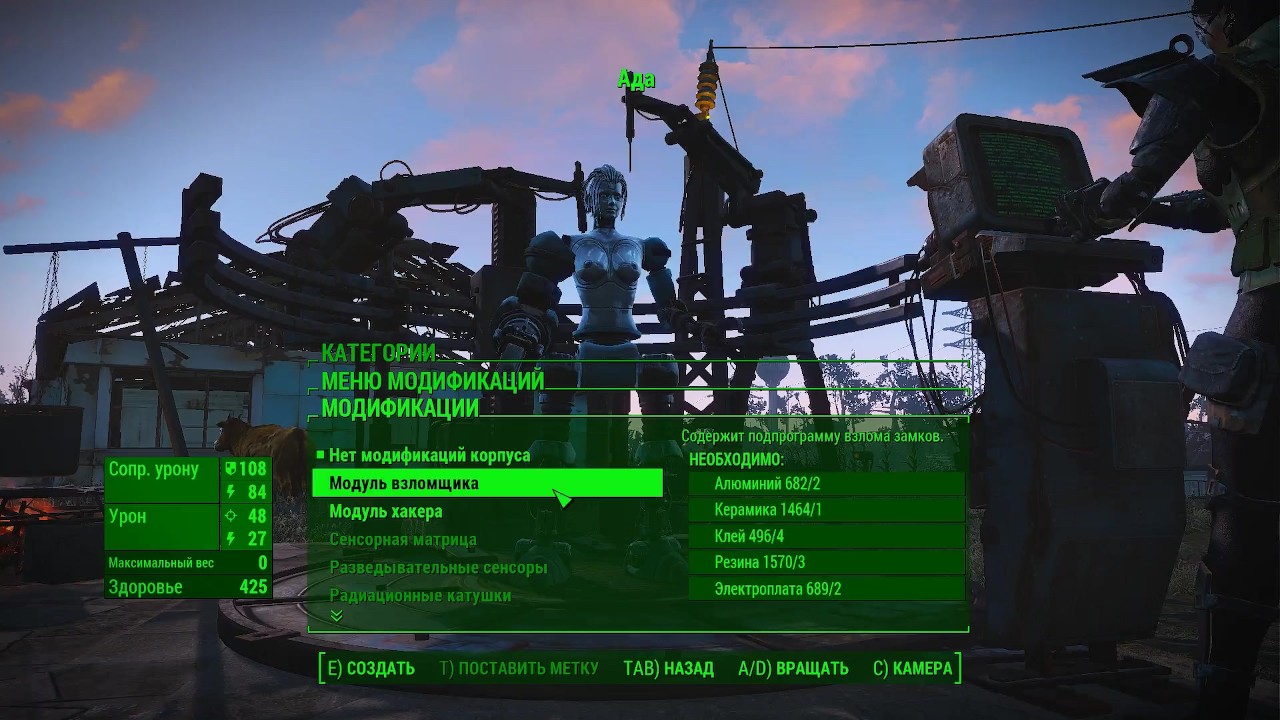Click the Создать button
1280x720 pixels.
tap(369, 668)
